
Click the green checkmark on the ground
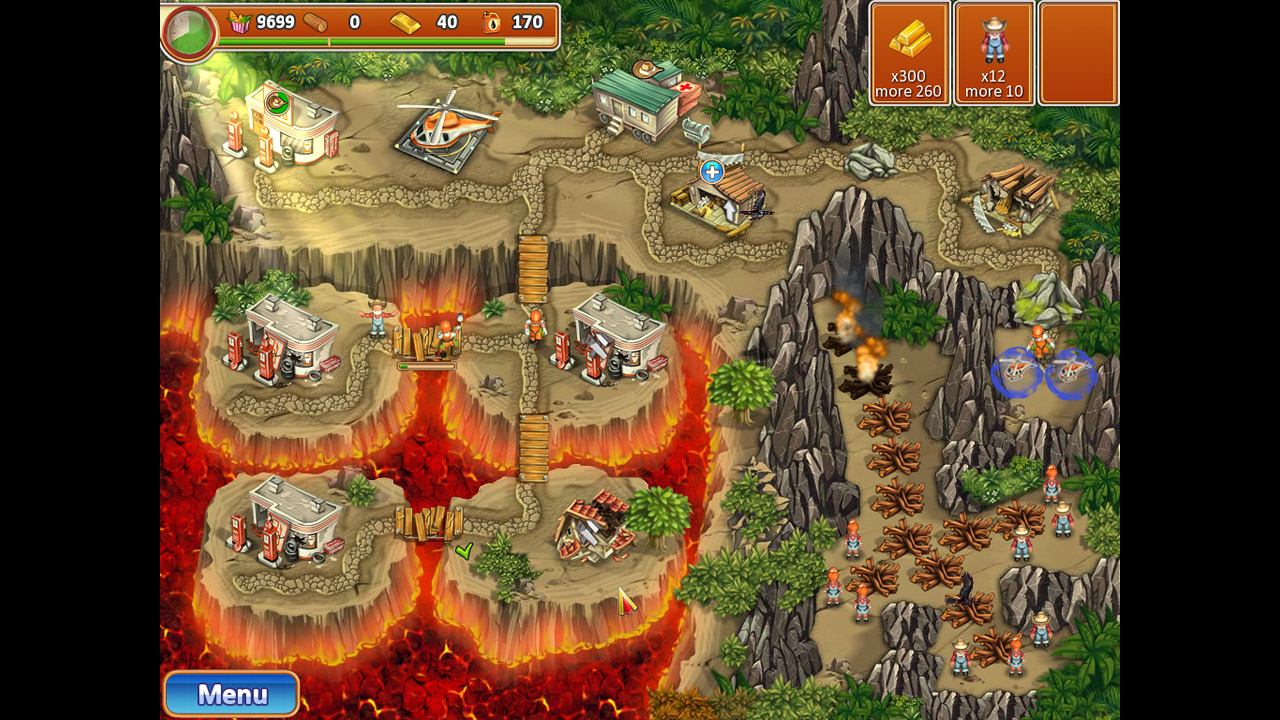point(465,550)
